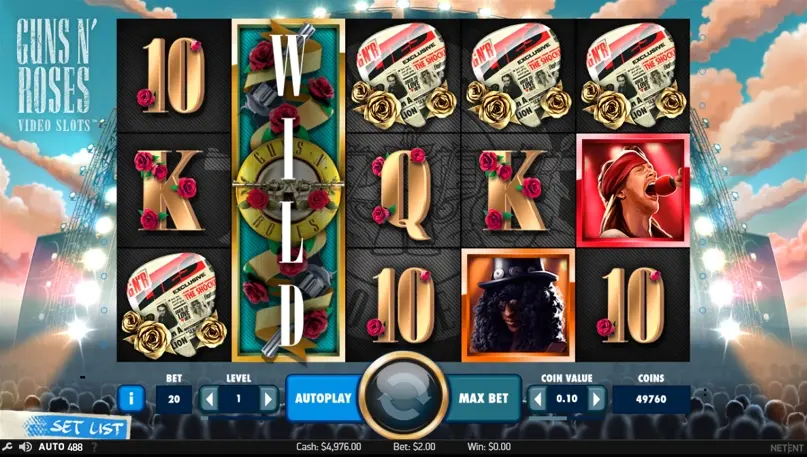The height and width of the screenshot is (457, 807).
Task: Increase the bet level
Action: pos(267,398)
